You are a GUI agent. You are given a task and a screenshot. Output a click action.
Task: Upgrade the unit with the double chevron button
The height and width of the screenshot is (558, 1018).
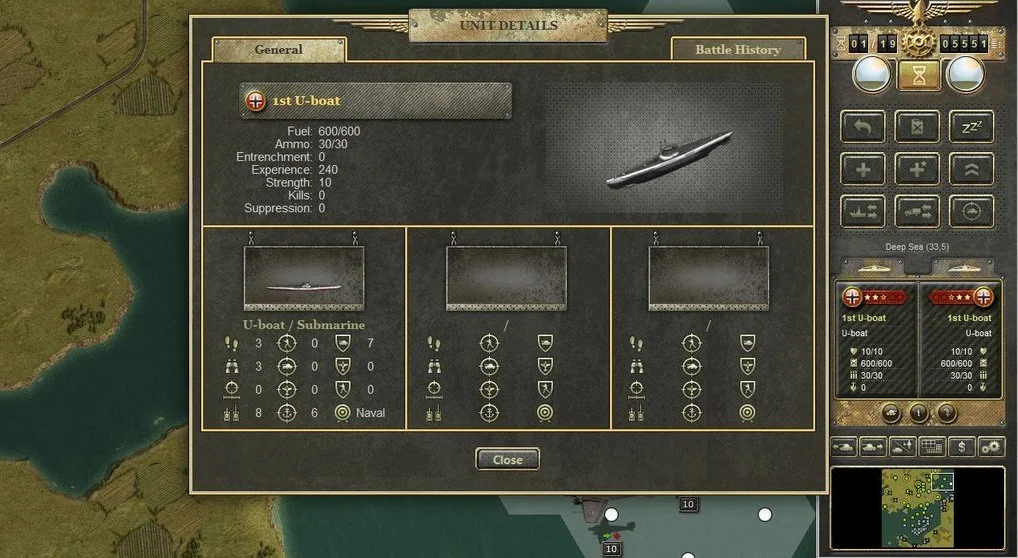(971, 169)
